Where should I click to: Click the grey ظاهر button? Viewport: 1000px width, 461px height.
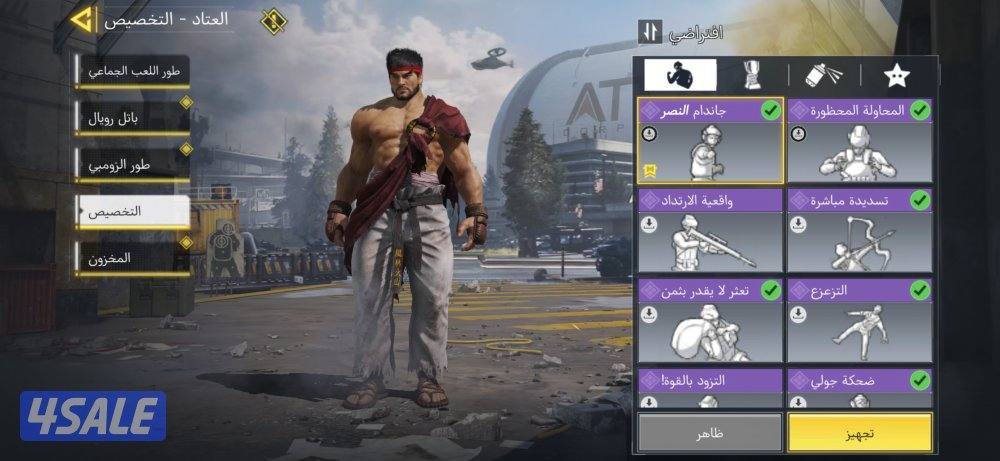[710, 432]
